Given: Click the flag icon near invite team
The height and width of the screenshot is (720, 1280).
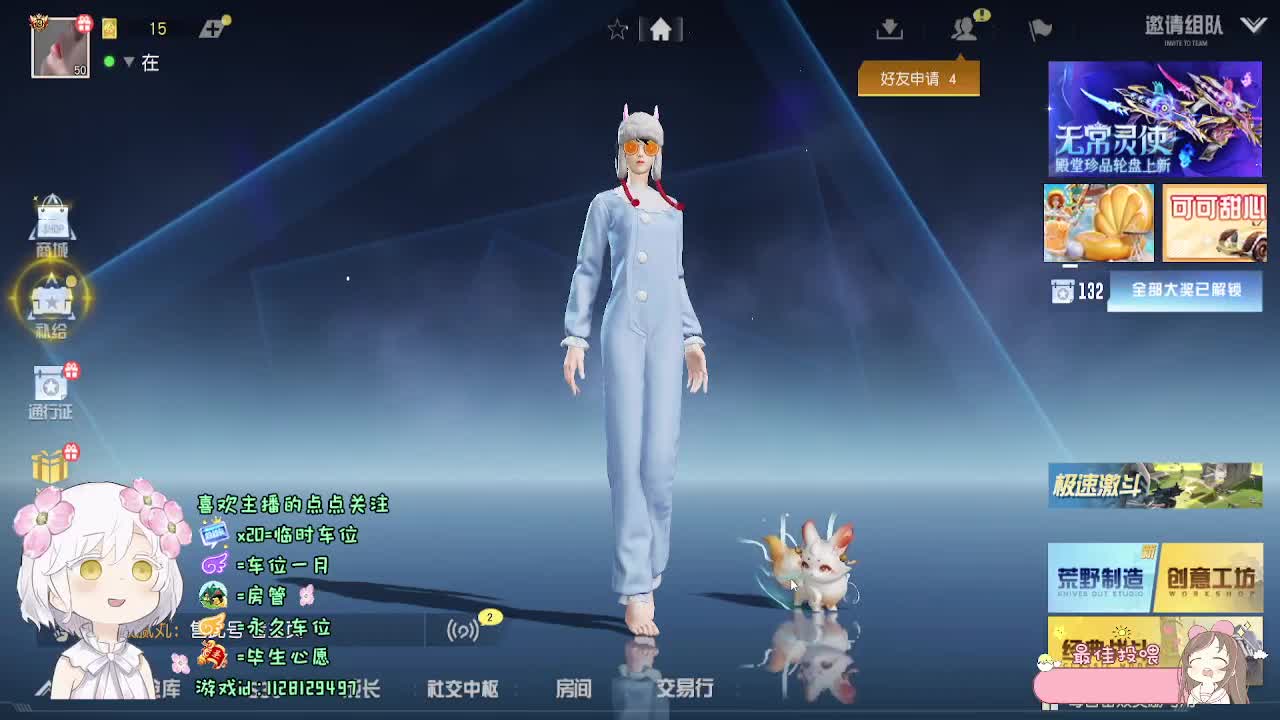Looking at the screenshot, I should [x=1038, y=30].
